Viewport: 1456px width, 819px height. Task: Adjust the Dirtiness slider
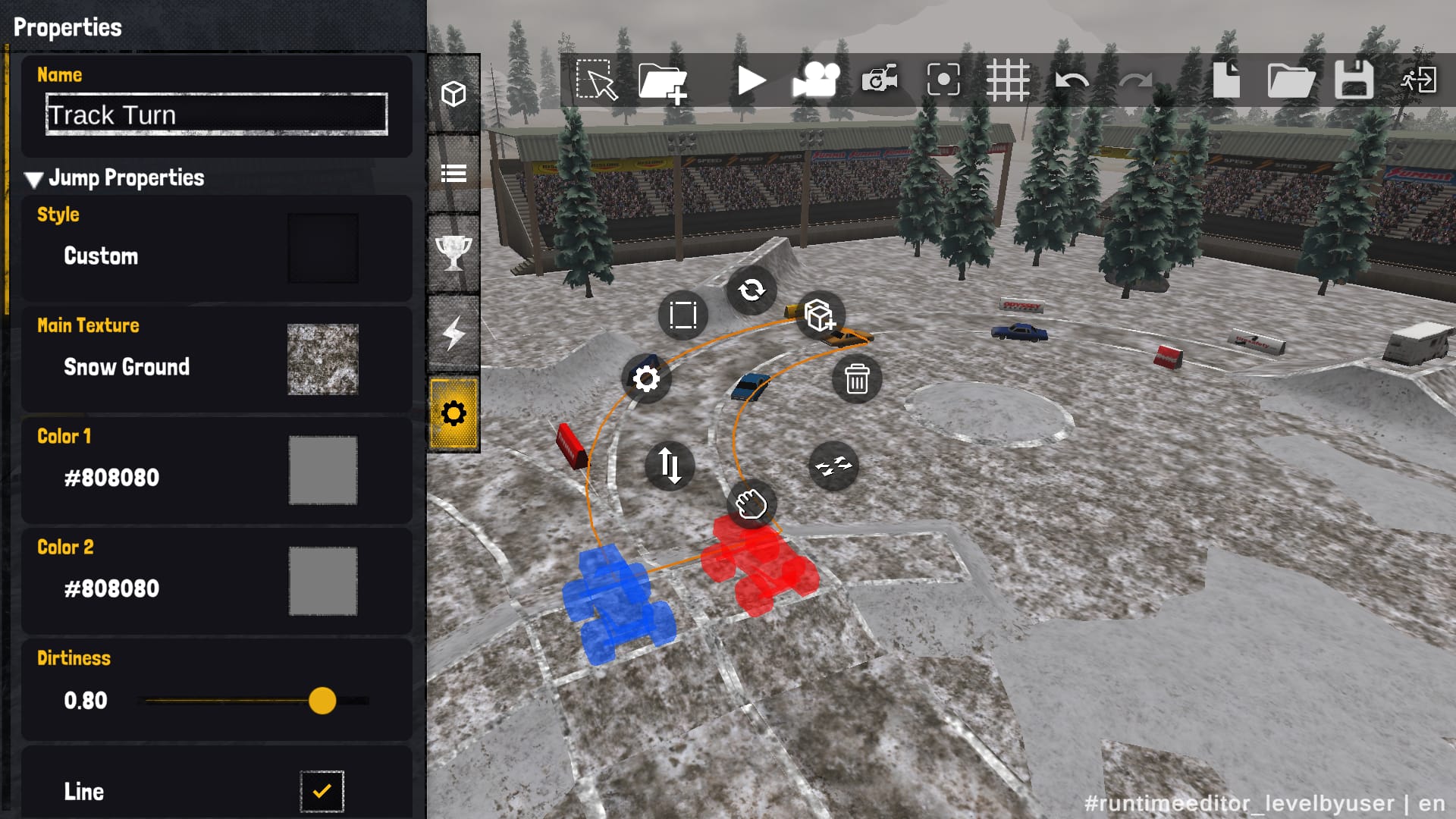[x=322, y=702]
